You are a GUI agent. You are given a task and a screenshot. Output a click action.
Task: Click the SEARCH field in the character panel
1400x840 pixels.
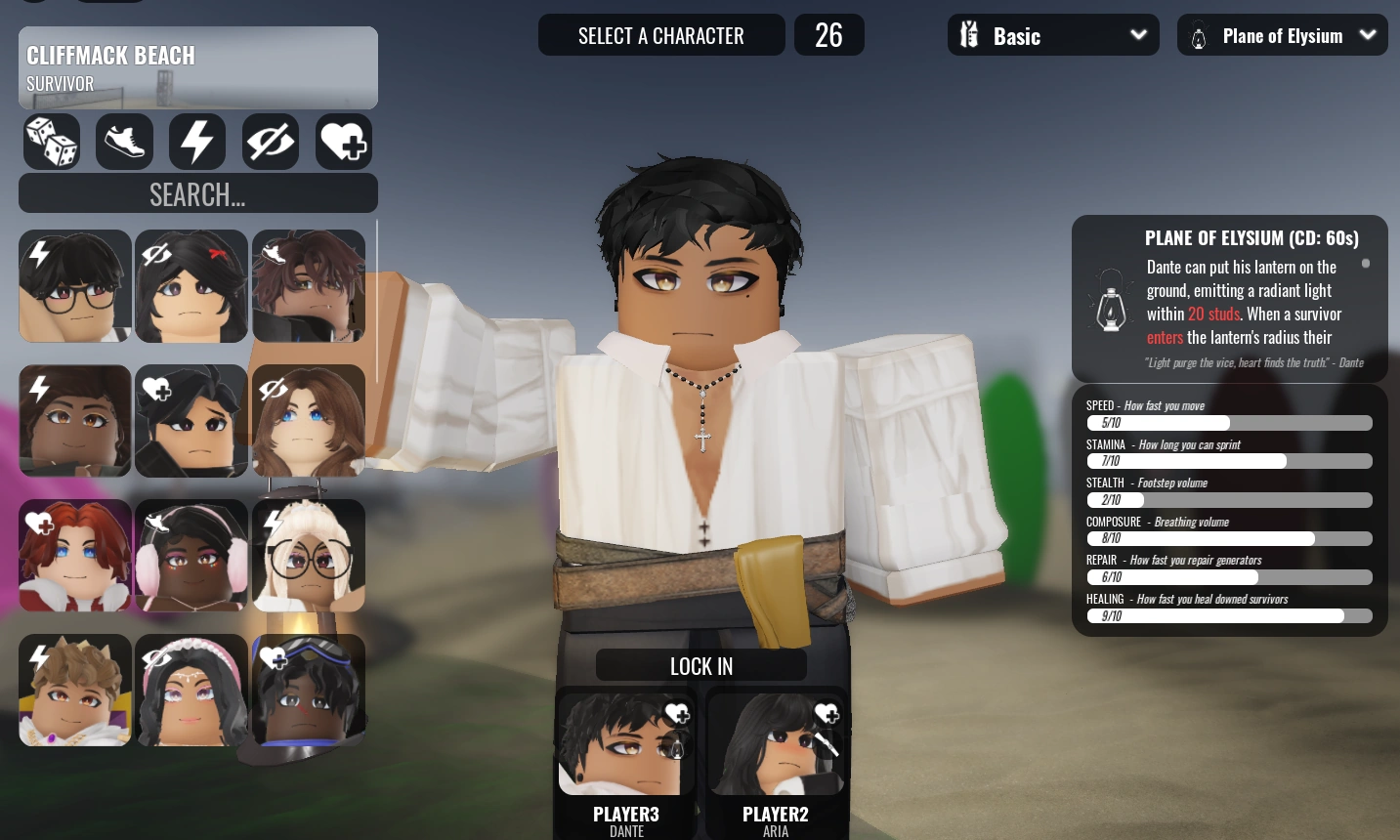point(198,193)
